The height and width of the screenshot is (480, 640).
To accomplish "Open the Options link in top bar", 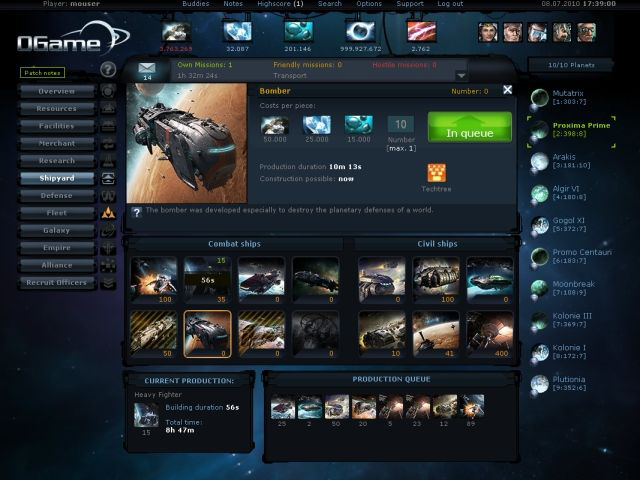I will pos(369,4).
